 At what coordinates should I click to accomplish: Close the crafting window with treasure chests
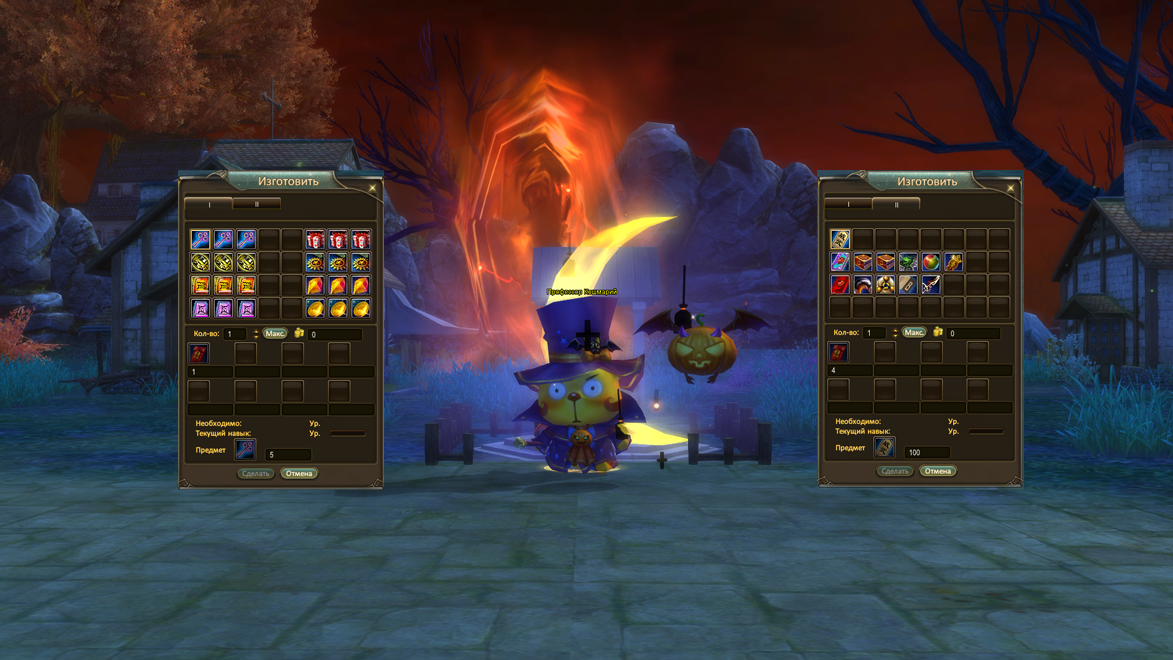tap(1011, 188)
